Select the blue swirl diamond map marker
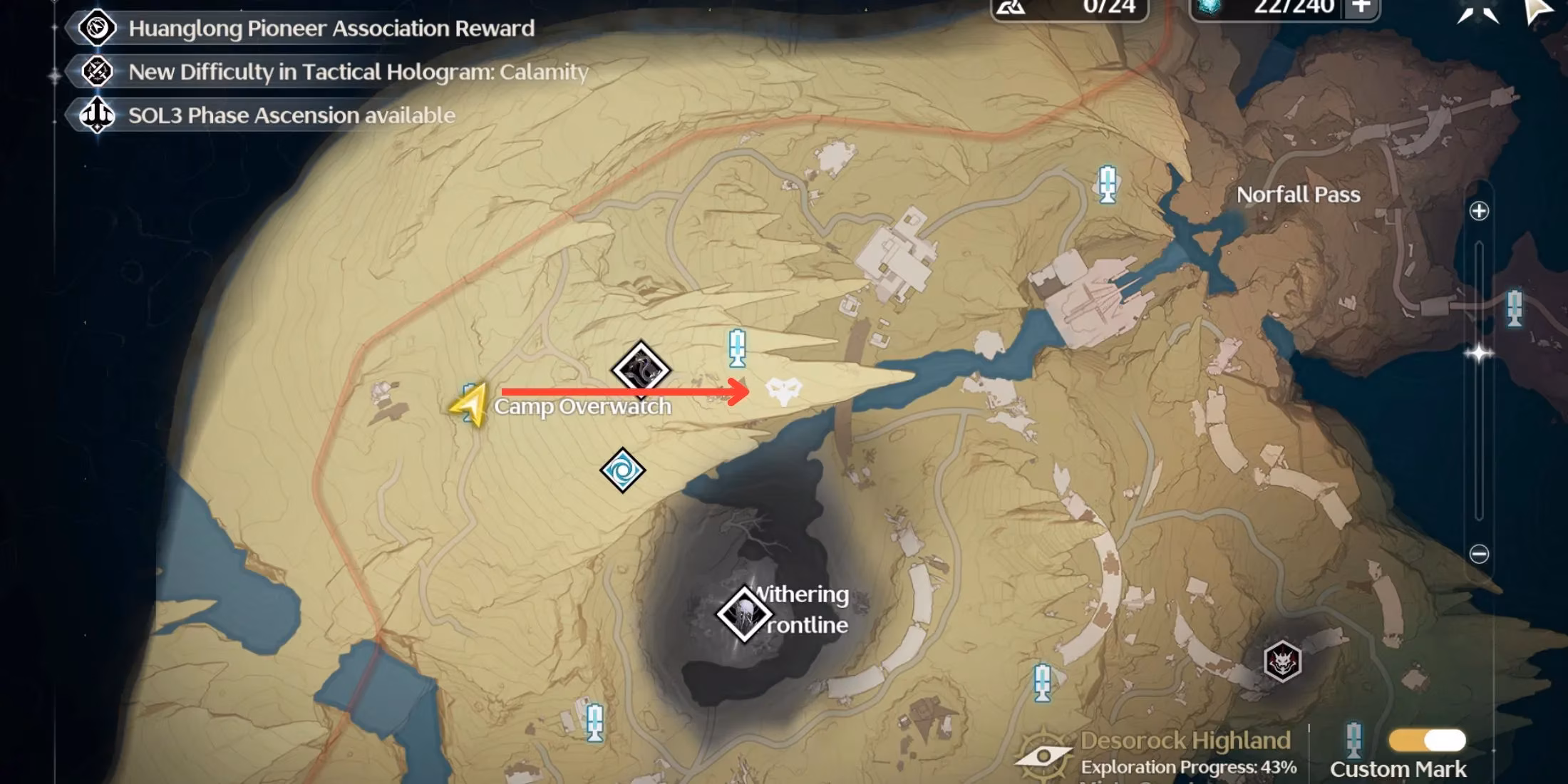The image size is (1568, 784). 623,470
